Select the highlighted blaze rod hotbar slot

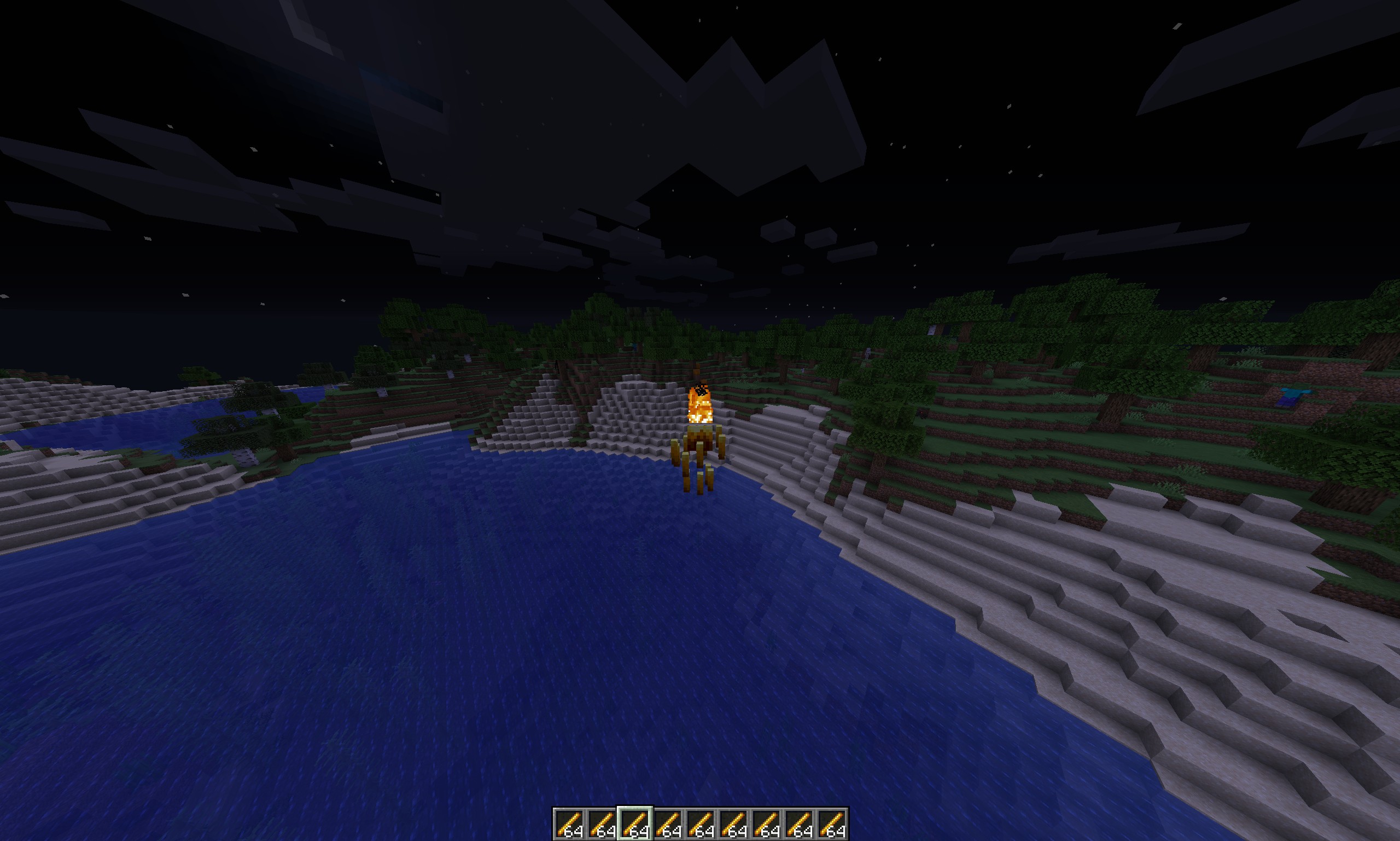634,823
